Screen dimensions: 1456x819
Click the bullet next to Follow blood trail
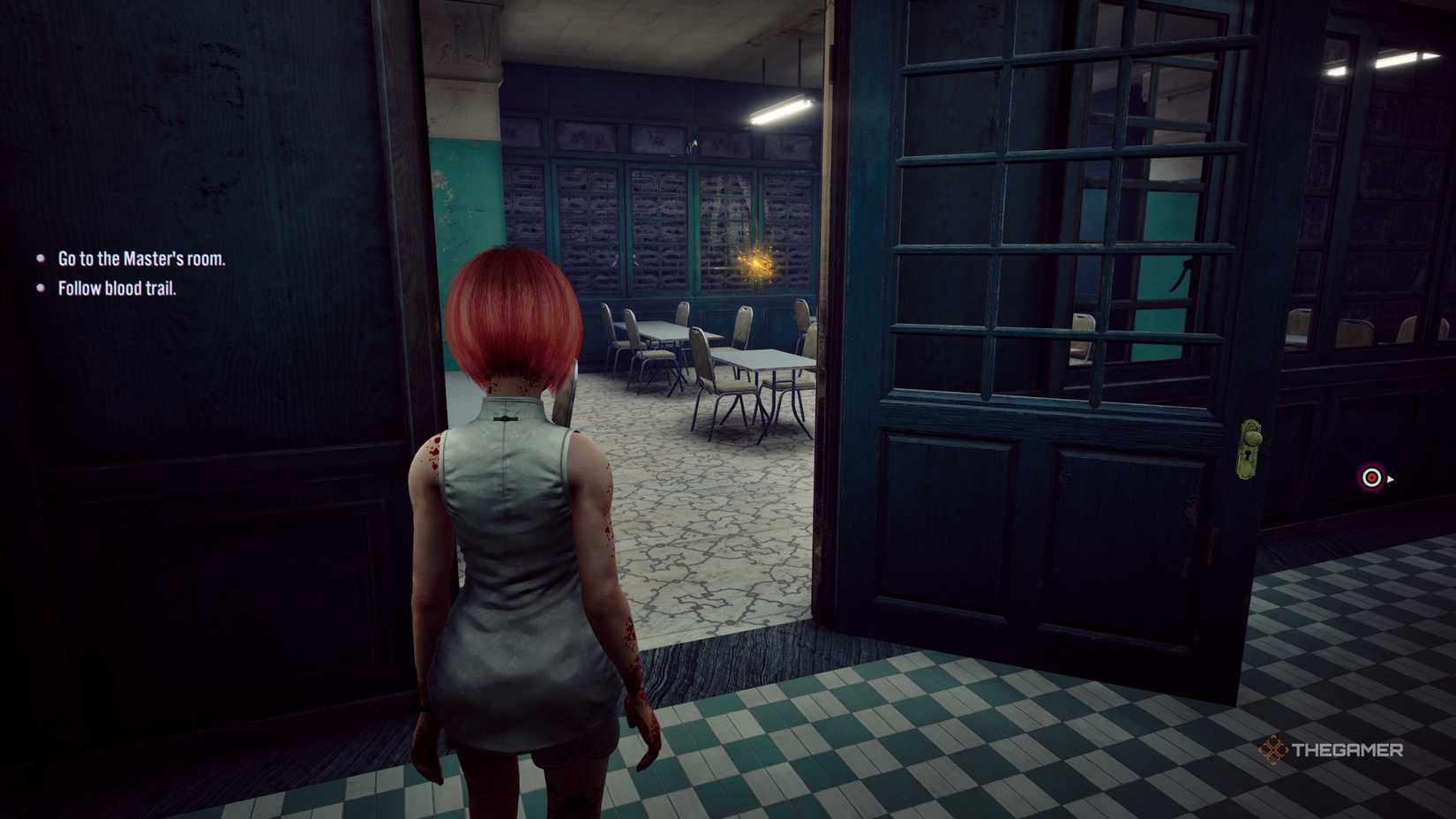coord(39,288)
